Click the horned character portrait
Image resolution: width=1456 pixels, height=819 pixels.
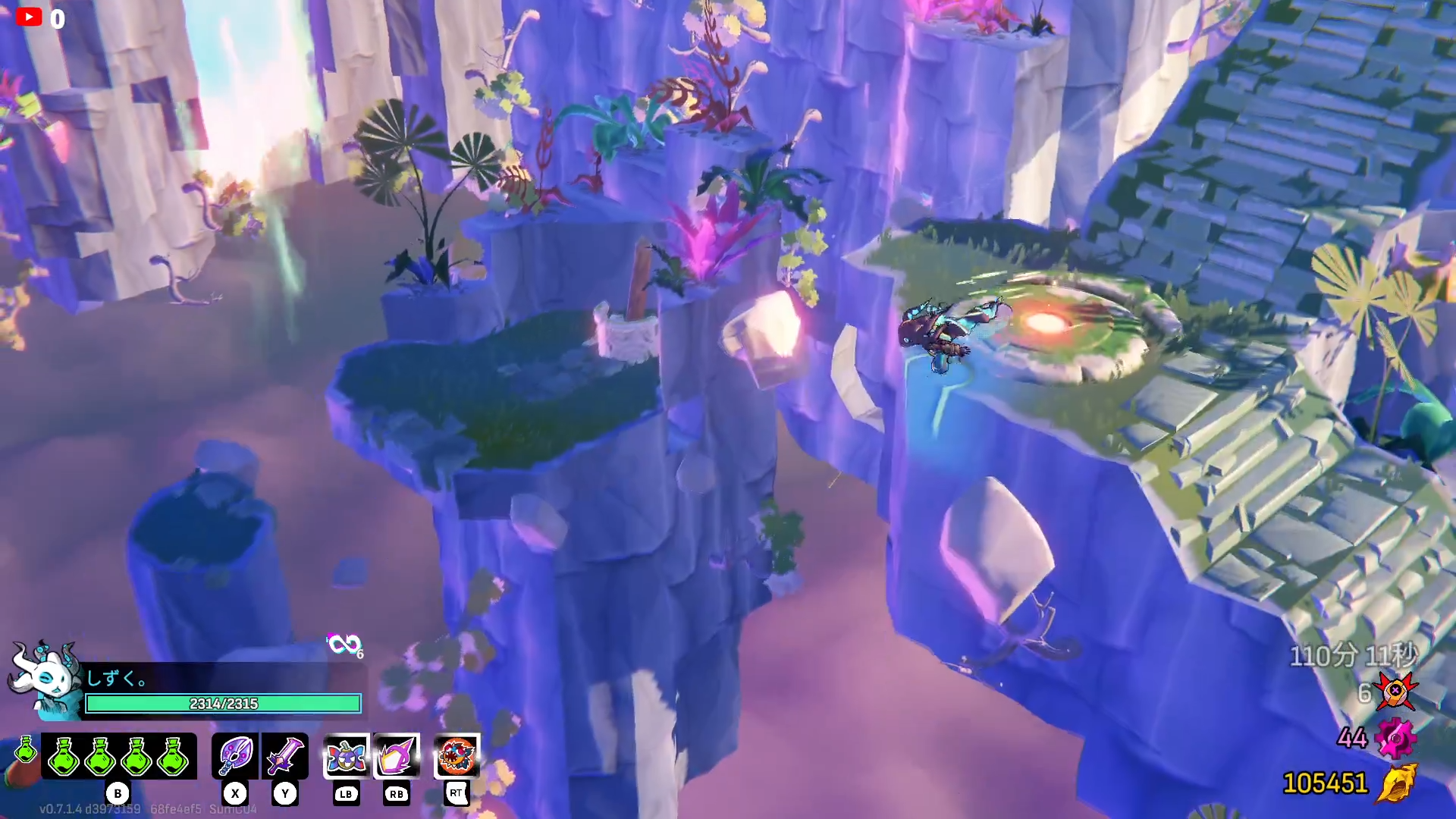(45, 677)
